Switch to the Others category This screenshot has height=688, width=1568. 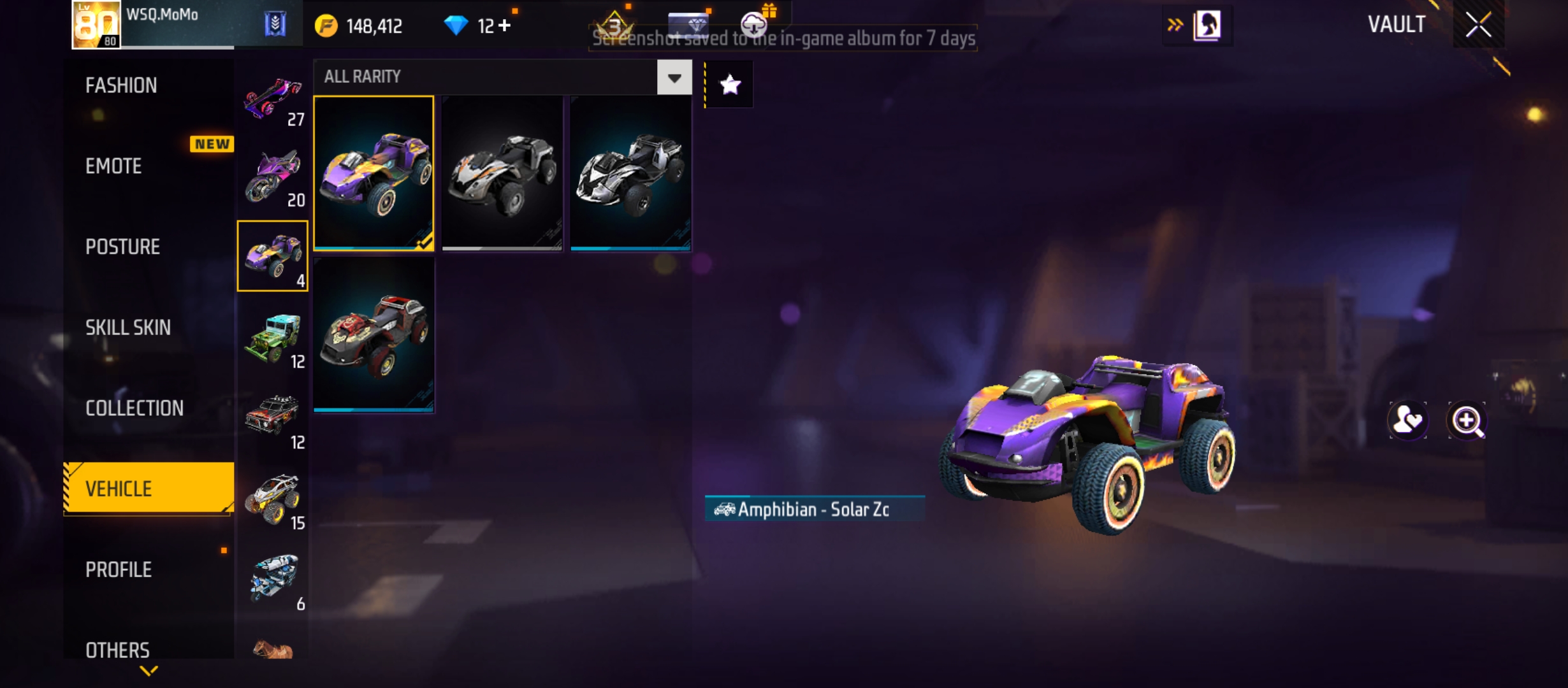tap(117, 650)
